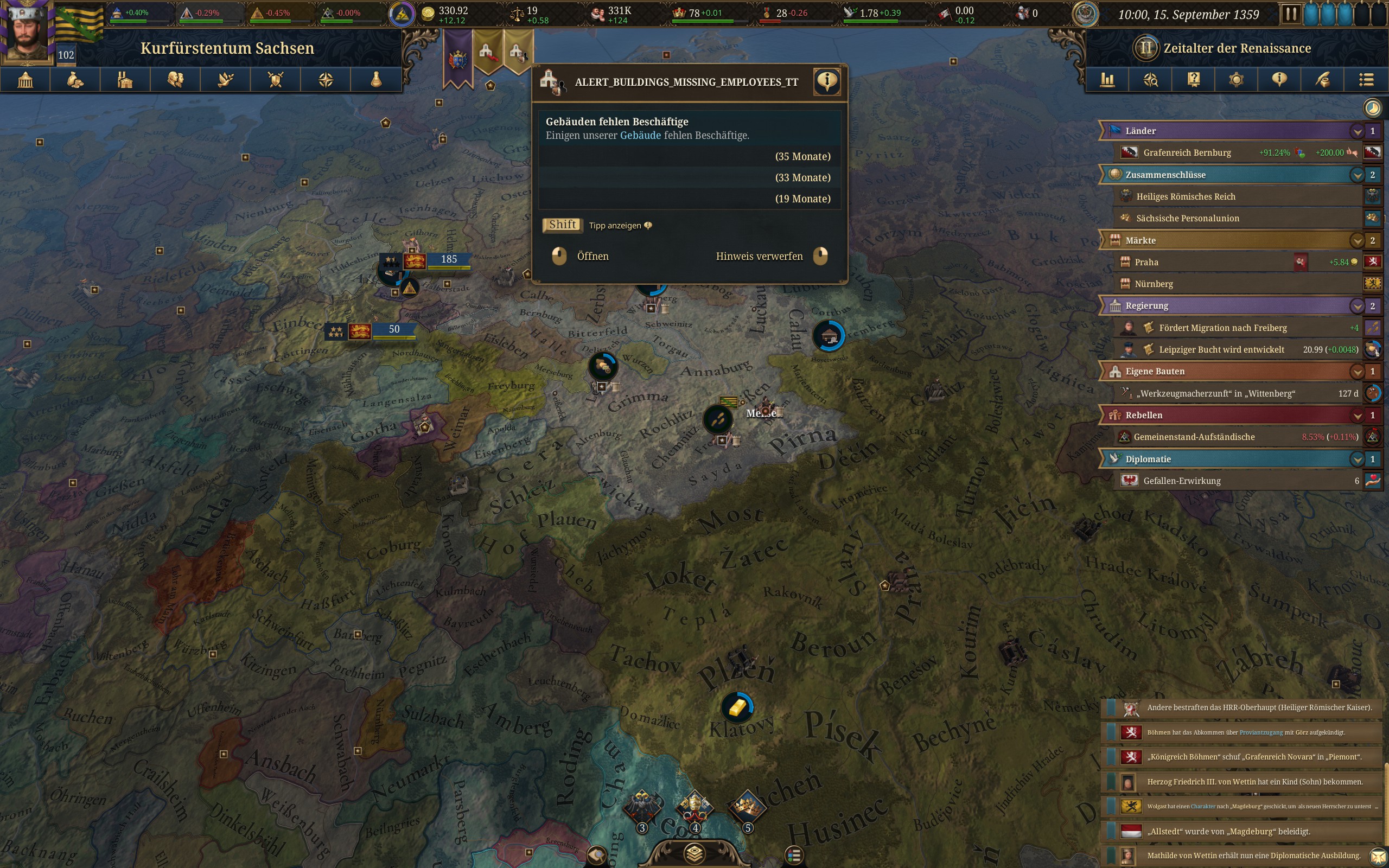Select the military shield-and-swords icon
This screenshot has height=868, width=1389.
point(275,79)
